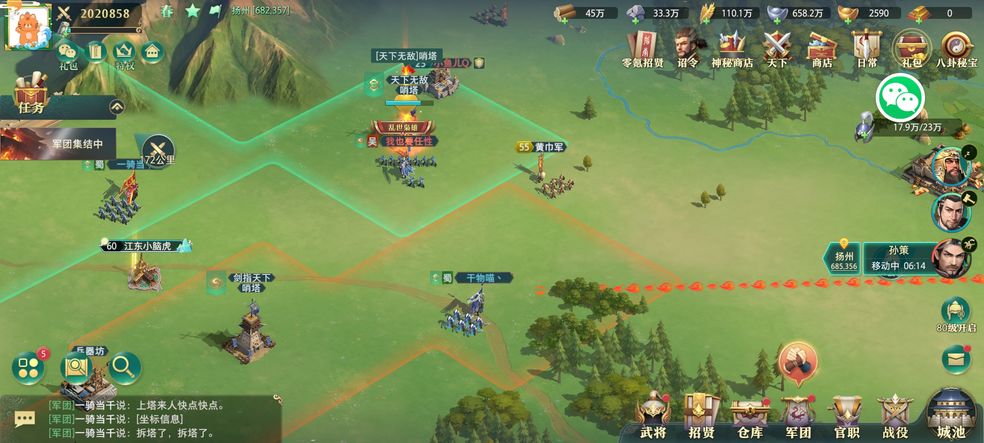Open the 招贤 recruit menu
Image resolution: width=984 pixels, height=443 pixels.
point(700,413)
